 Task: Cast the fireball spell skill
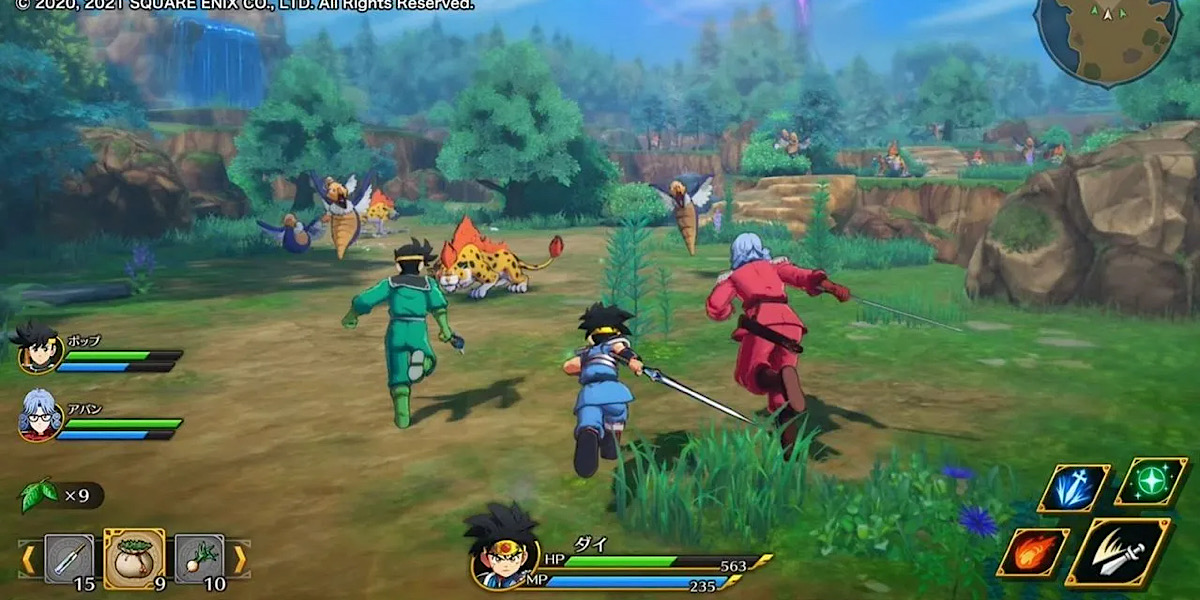click(1032, 552)
